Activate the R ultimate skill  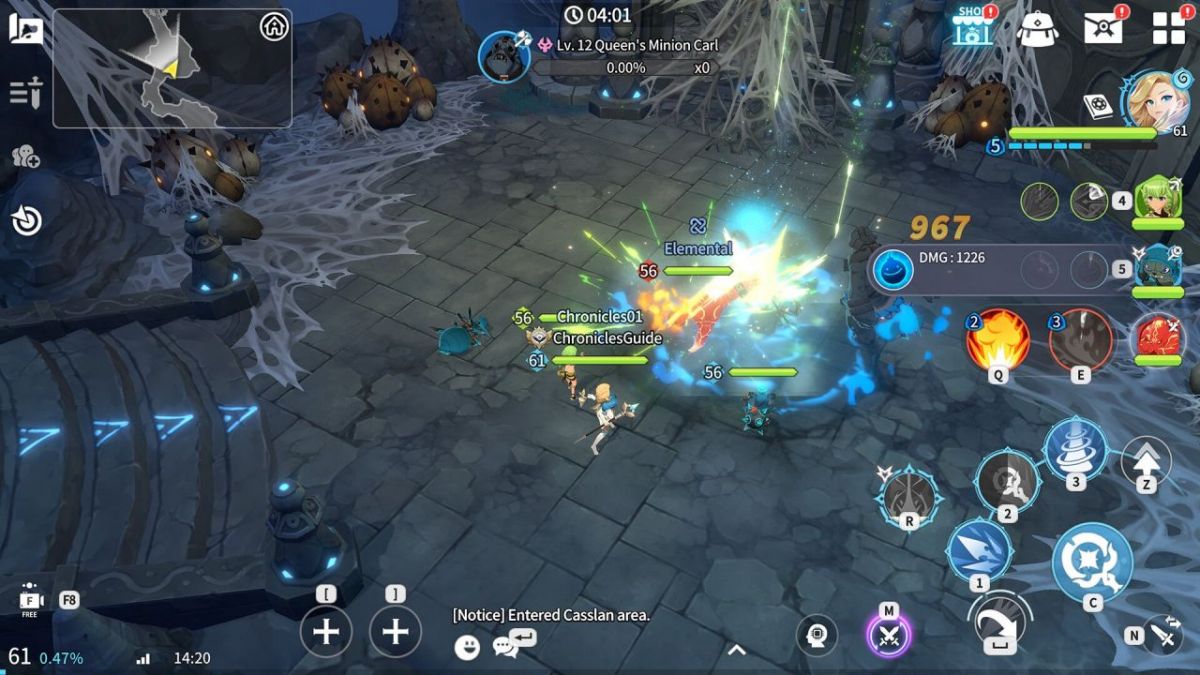[909, 495]
